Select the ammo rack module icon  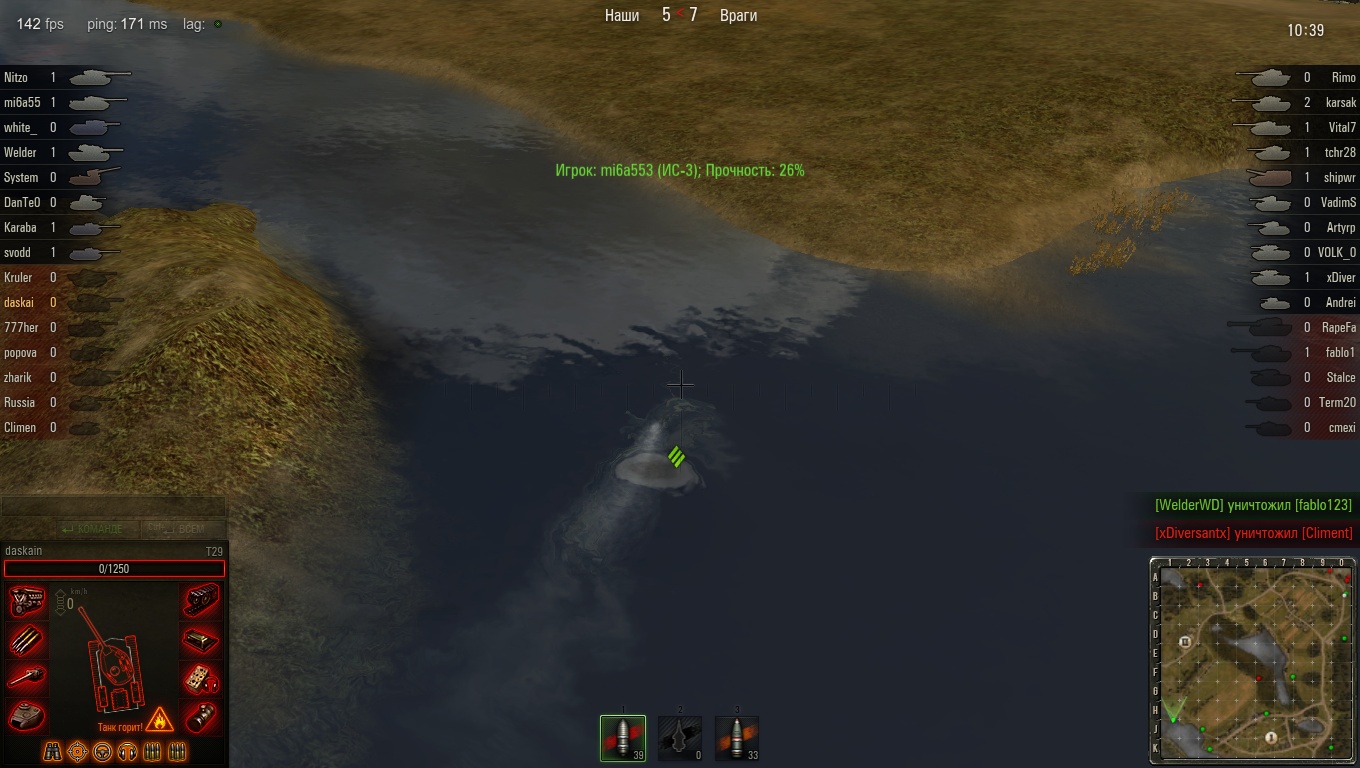click(x=26, y=639)
